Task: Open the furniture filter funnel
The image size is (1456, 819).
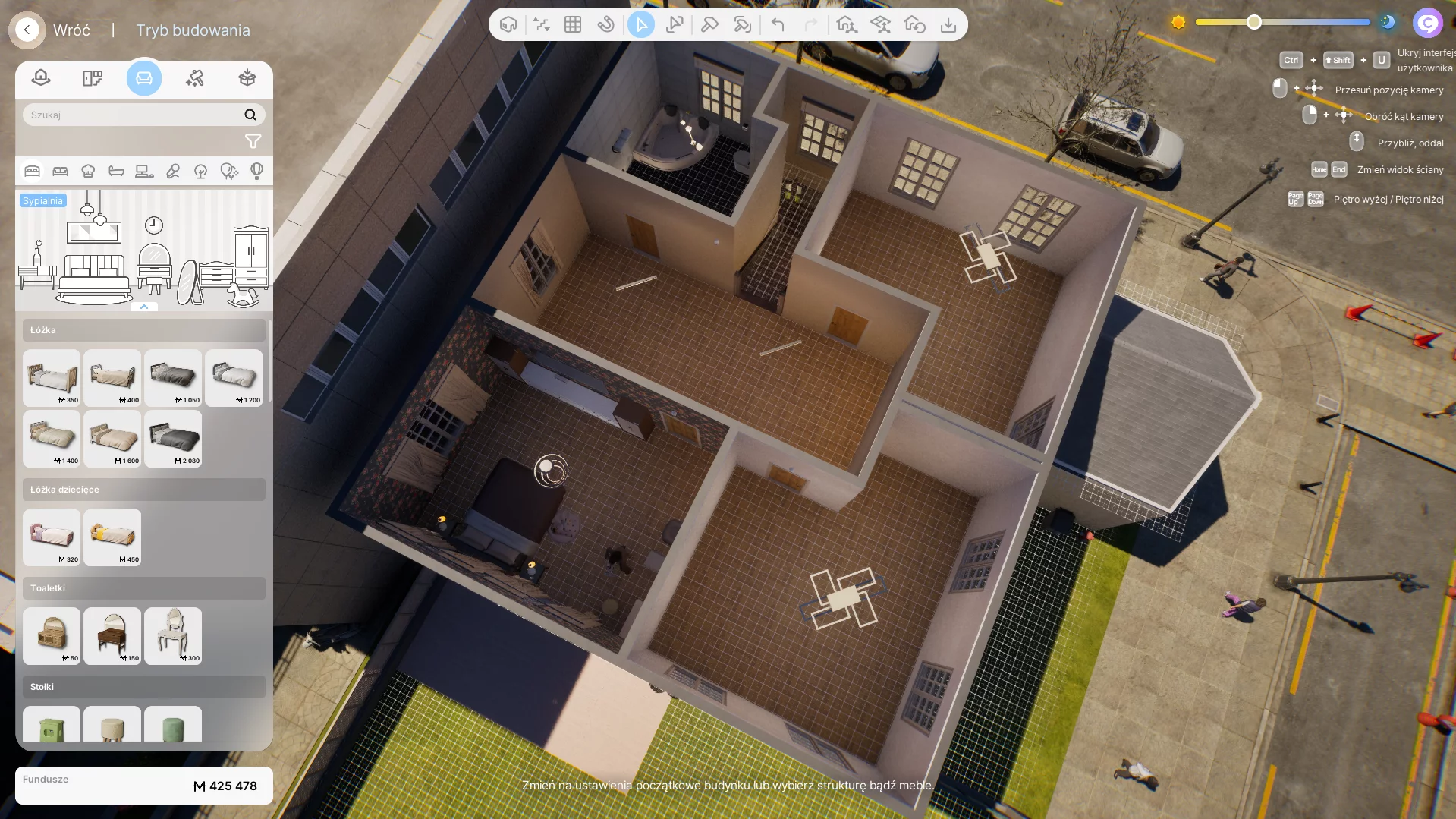Action: coord(253,142)
